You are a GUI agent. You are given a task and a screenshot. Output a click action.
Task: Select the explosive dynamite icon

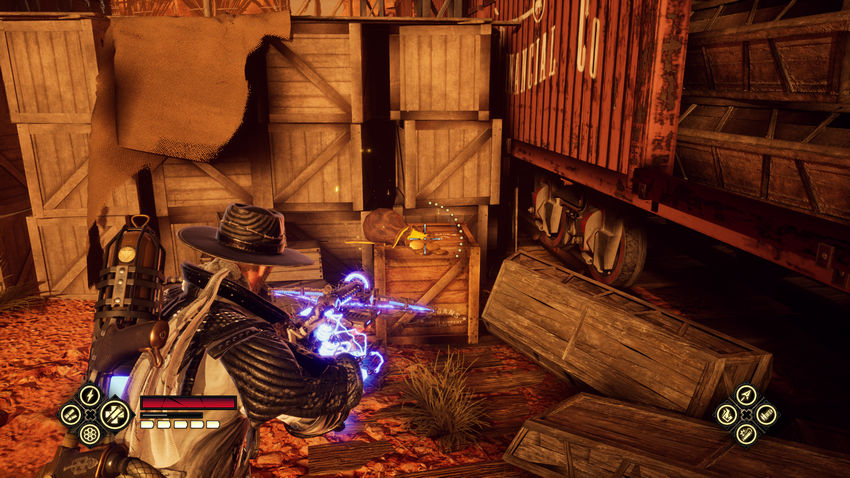746,433
